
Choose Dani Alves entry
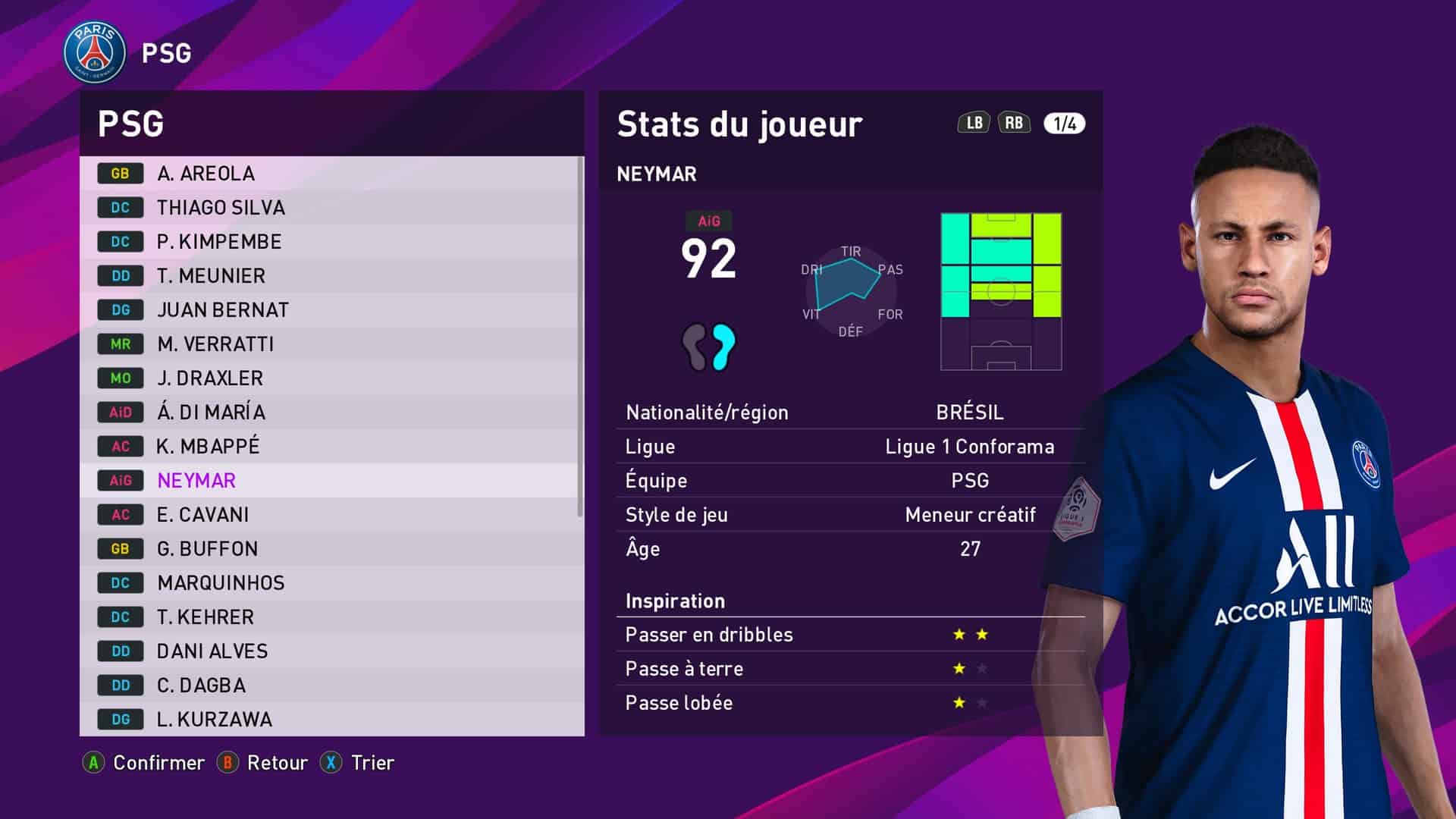click(x=331, y=651)
